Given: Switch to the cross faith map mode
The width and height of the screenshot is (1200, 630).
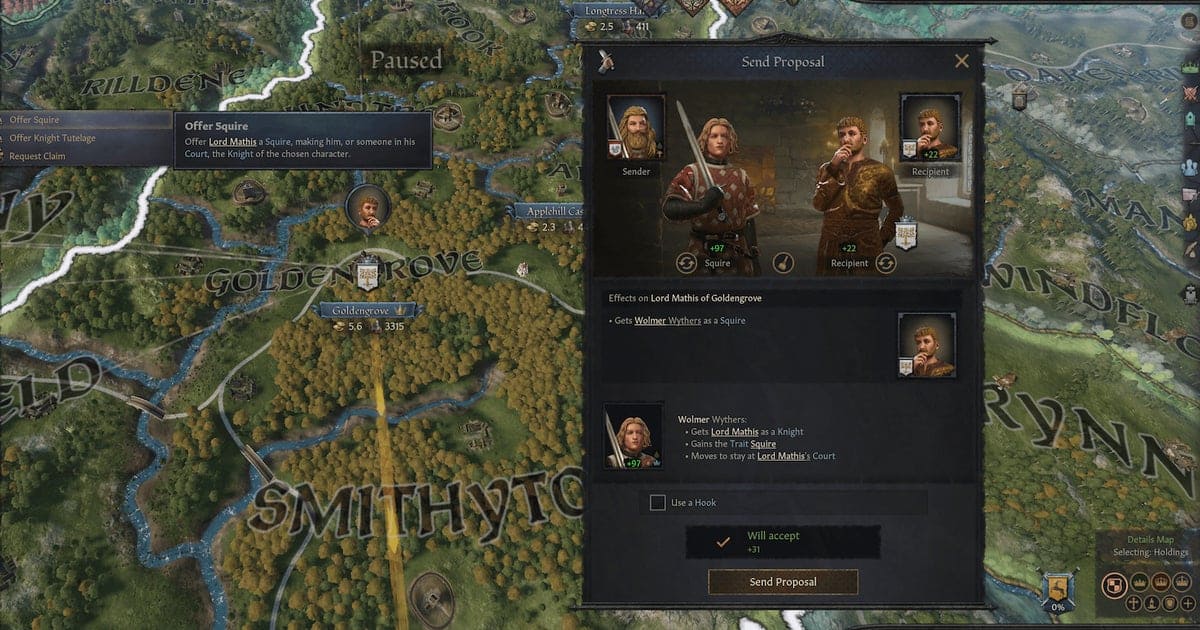Looking at the screenshot, I should pyautogui.click(x=1133, y=603).
